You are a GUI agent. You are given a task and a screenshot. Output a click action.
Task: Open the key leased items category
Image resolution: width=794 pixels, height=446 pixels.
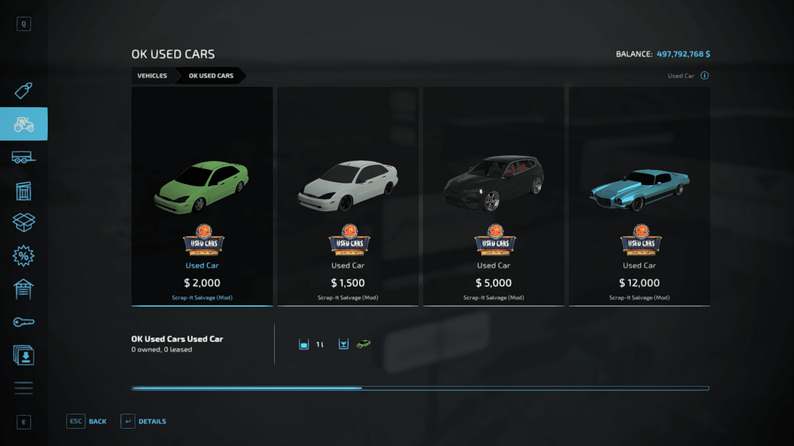click(x=24, y=322)
